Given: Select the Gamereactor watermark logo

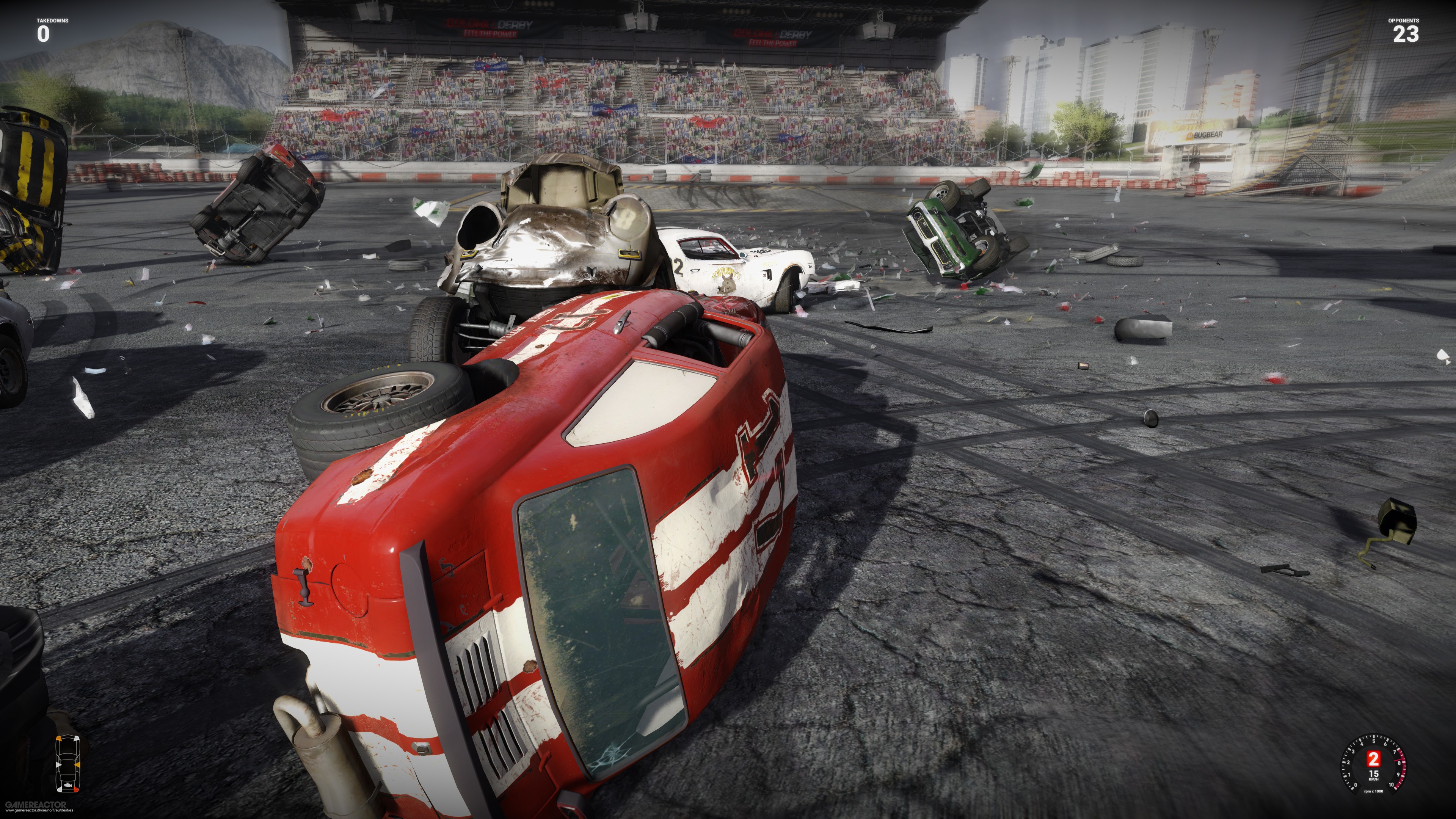Looking at the screenshot, I should coord(36,804).
